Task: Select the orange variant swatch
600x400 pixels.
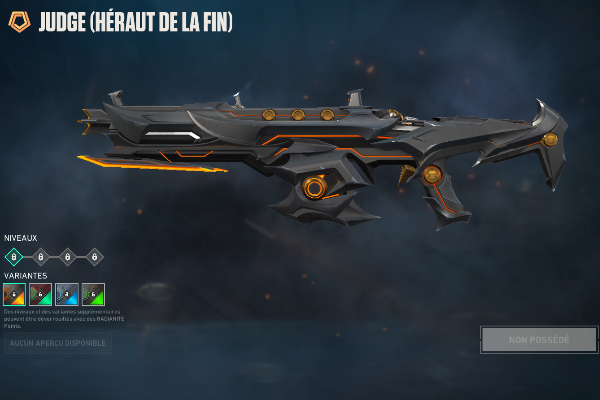Action: click(14, 294)
